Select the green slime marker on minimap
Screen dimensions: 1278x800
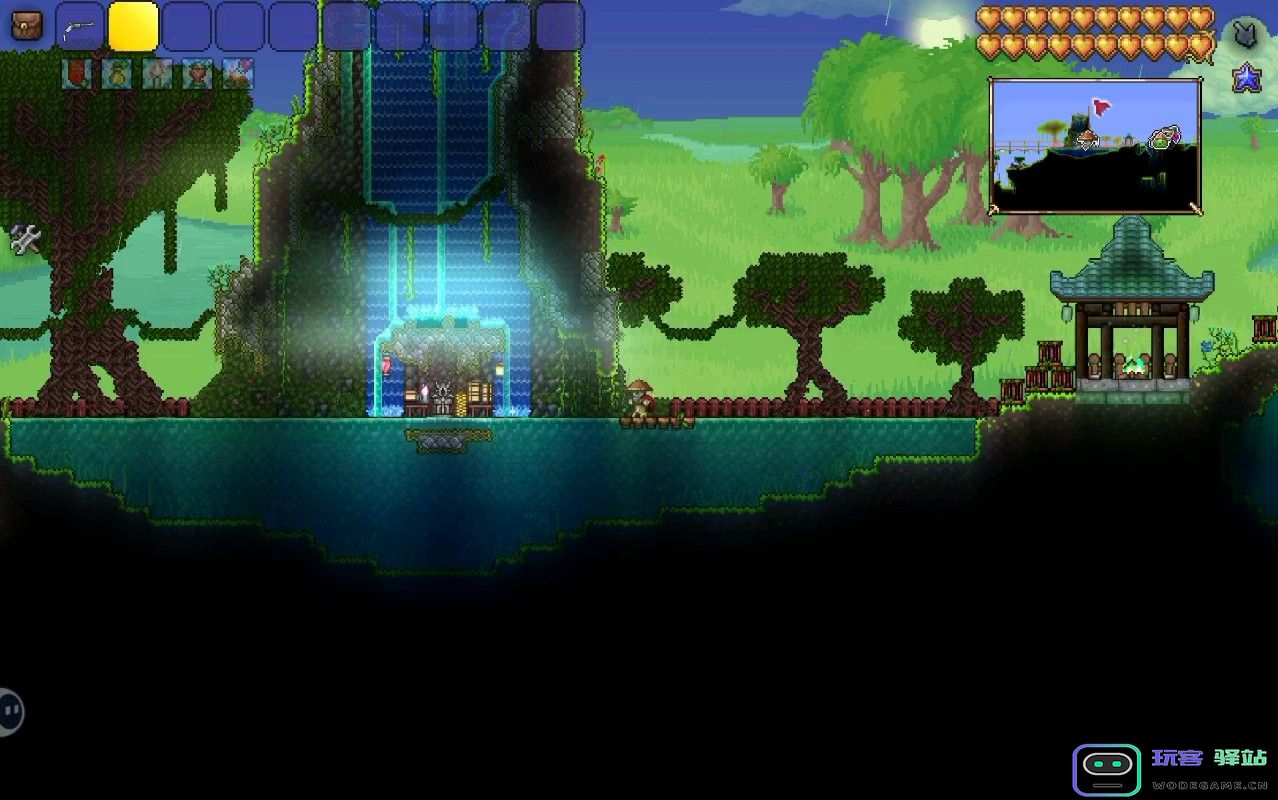pyautogui.click(x=1161, y=138)
